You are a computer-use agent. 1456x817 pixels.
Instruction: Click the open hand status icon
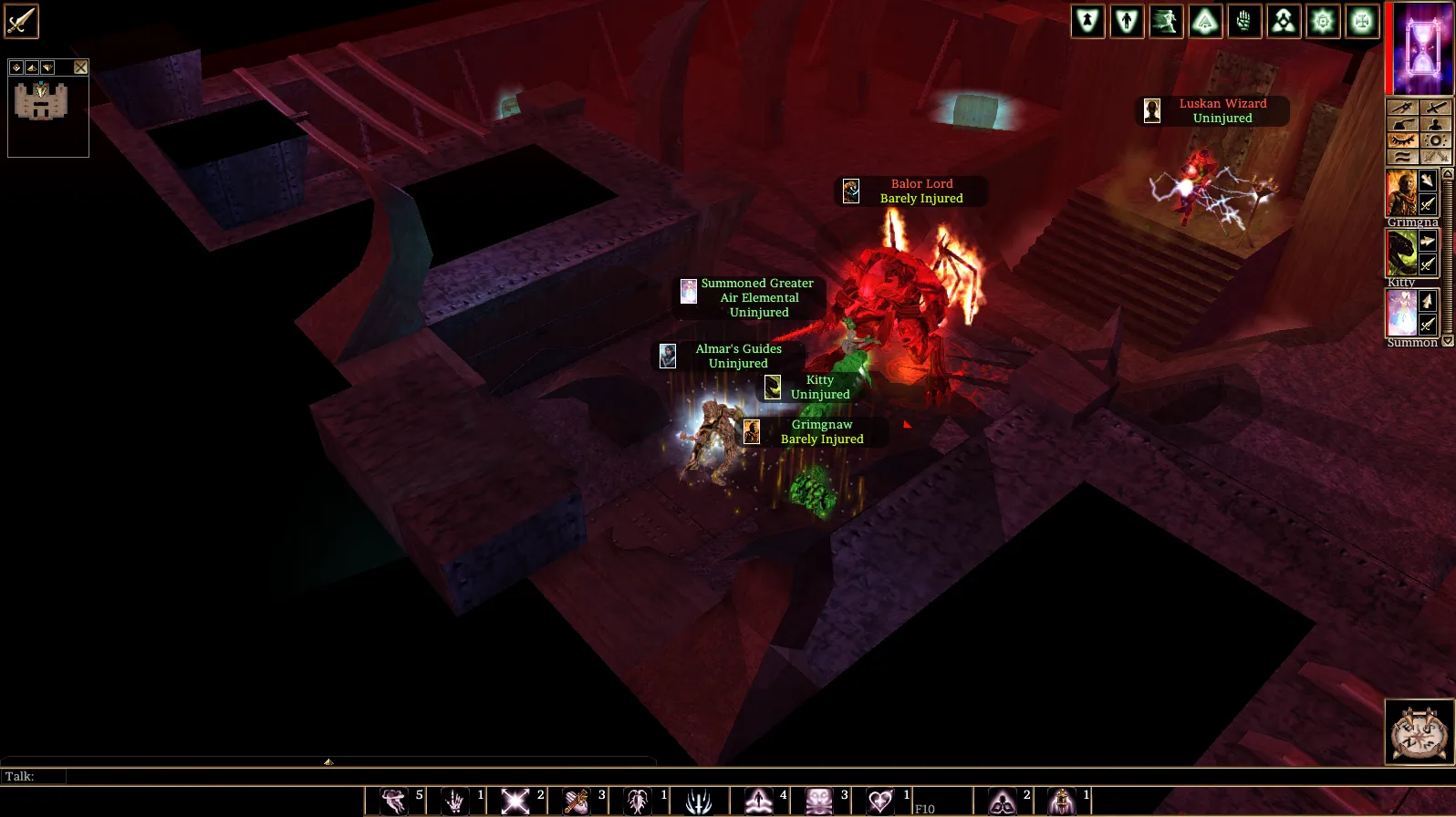point(1244,21)
